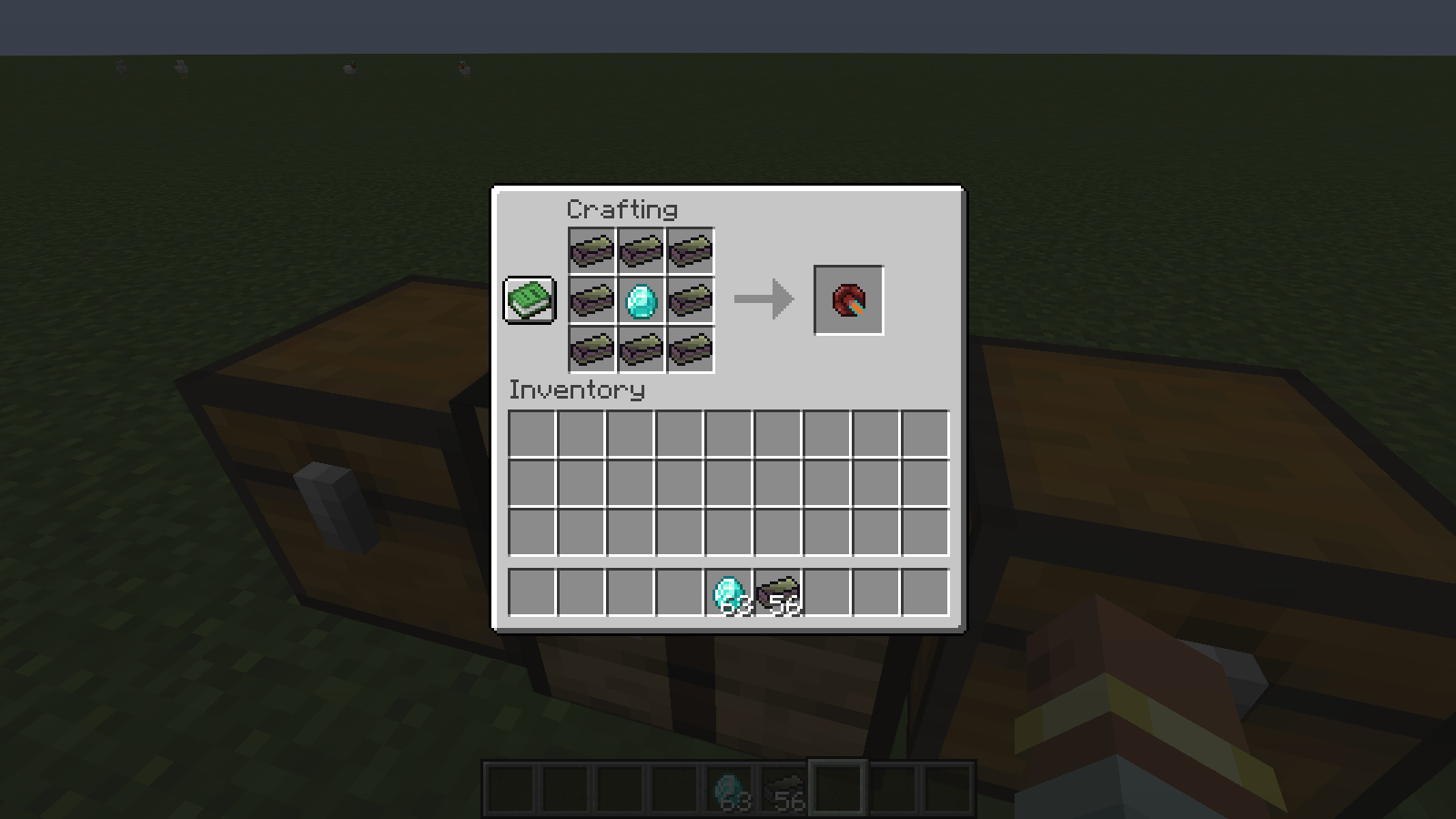Select the ingredient stack of 56 in inventory

778,591
